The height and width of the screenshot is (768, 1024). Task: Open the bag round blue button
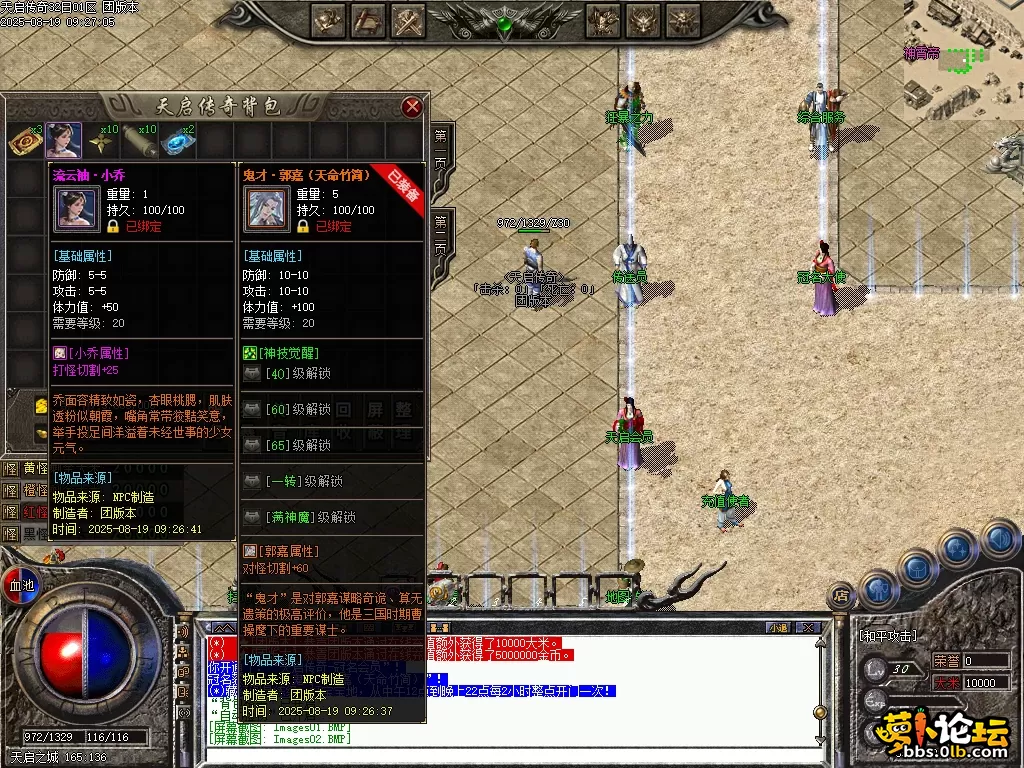click(x=916, y=566)
